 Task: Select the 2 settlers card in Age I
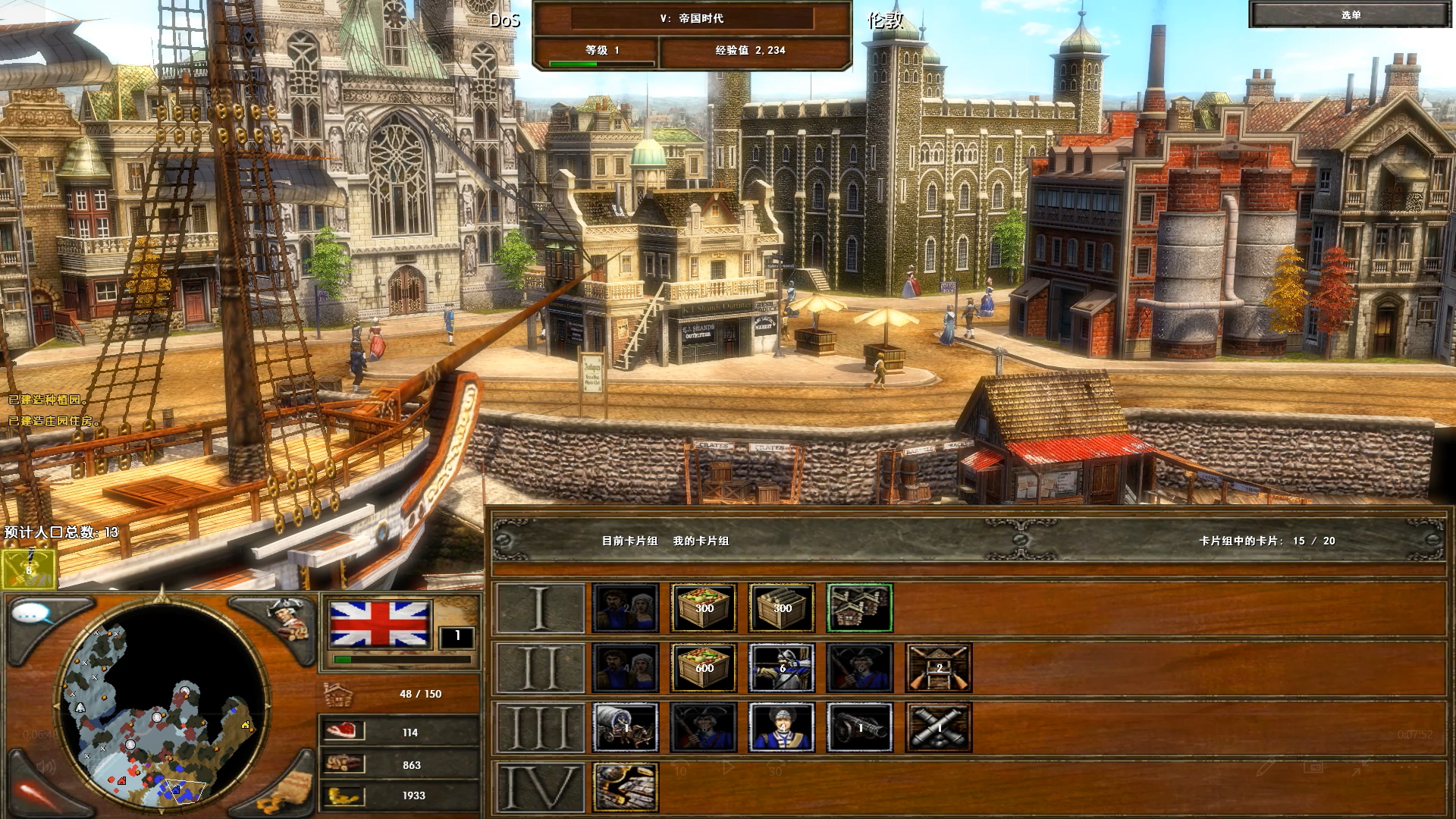626,608
